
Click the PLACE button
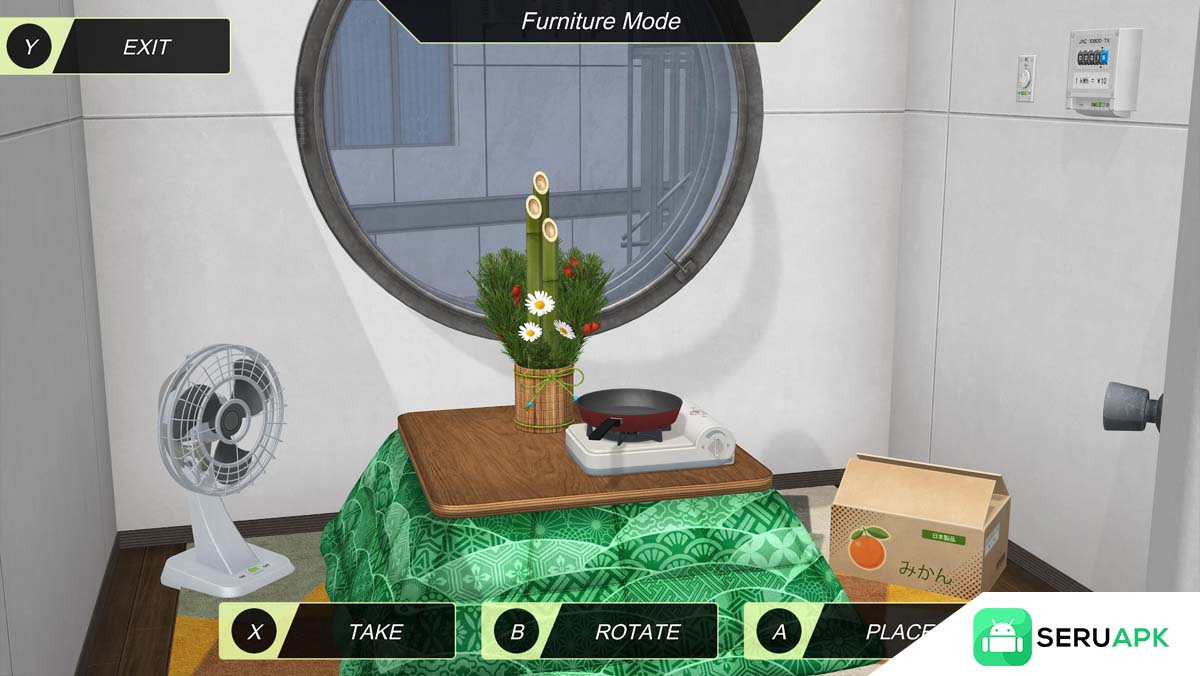tap(850, 631)
